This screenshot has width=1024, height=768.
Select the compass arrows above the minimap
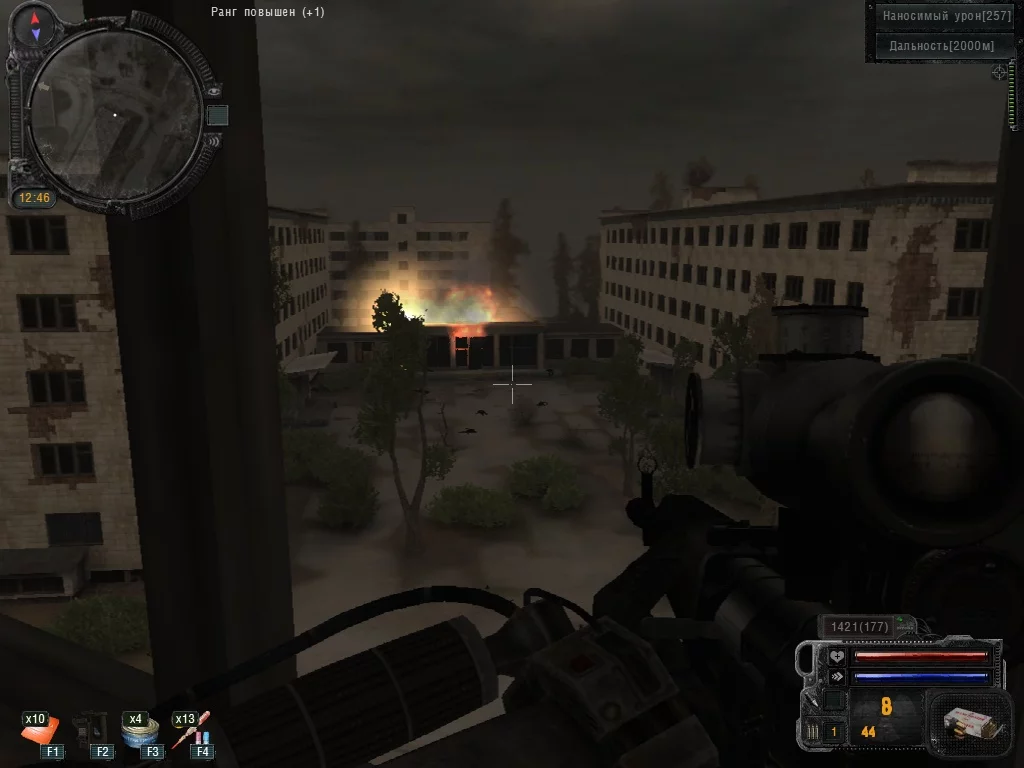35,26
